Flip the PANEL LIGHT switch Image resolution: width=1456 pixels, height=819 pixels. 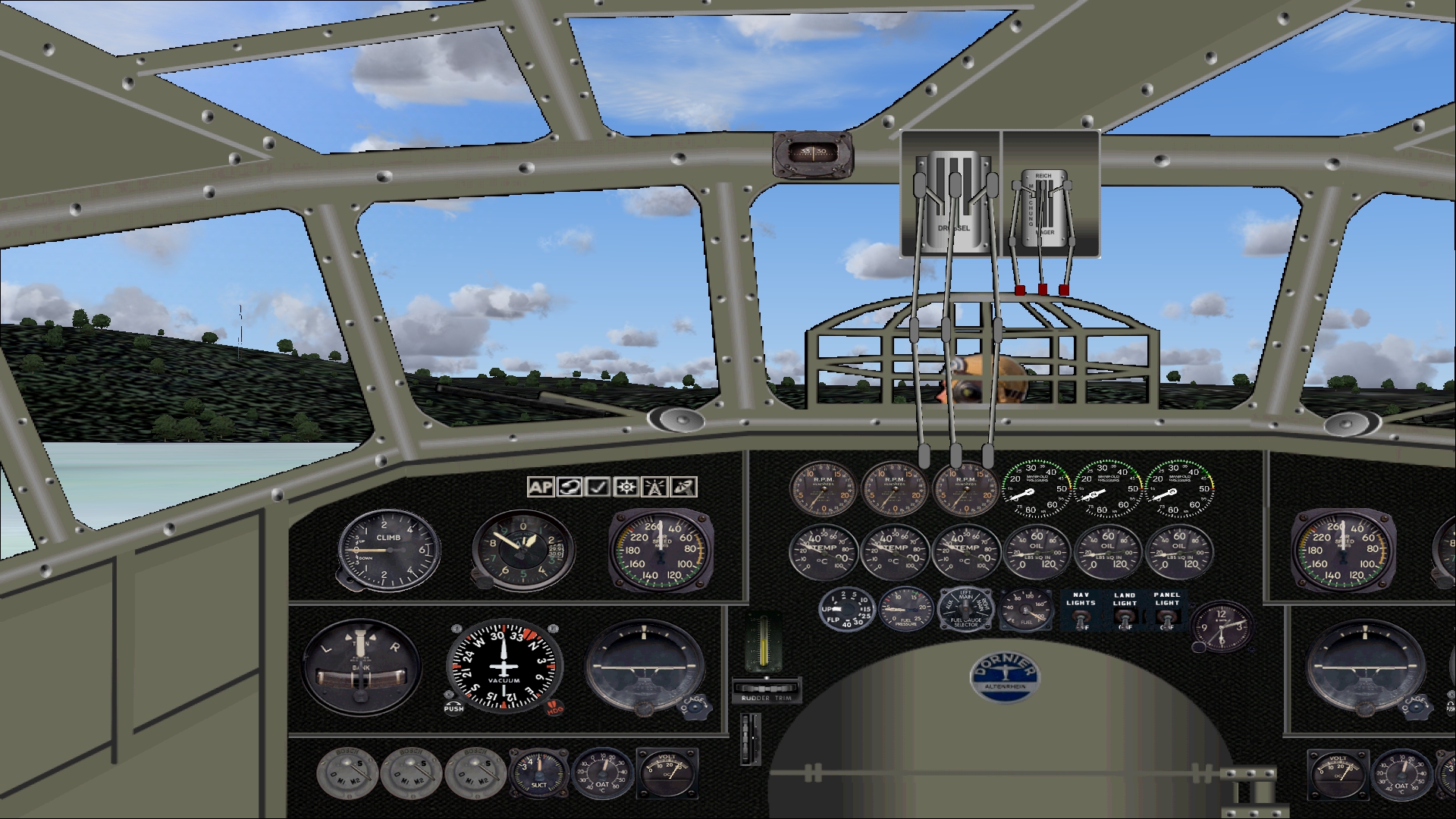[1167, 622]
